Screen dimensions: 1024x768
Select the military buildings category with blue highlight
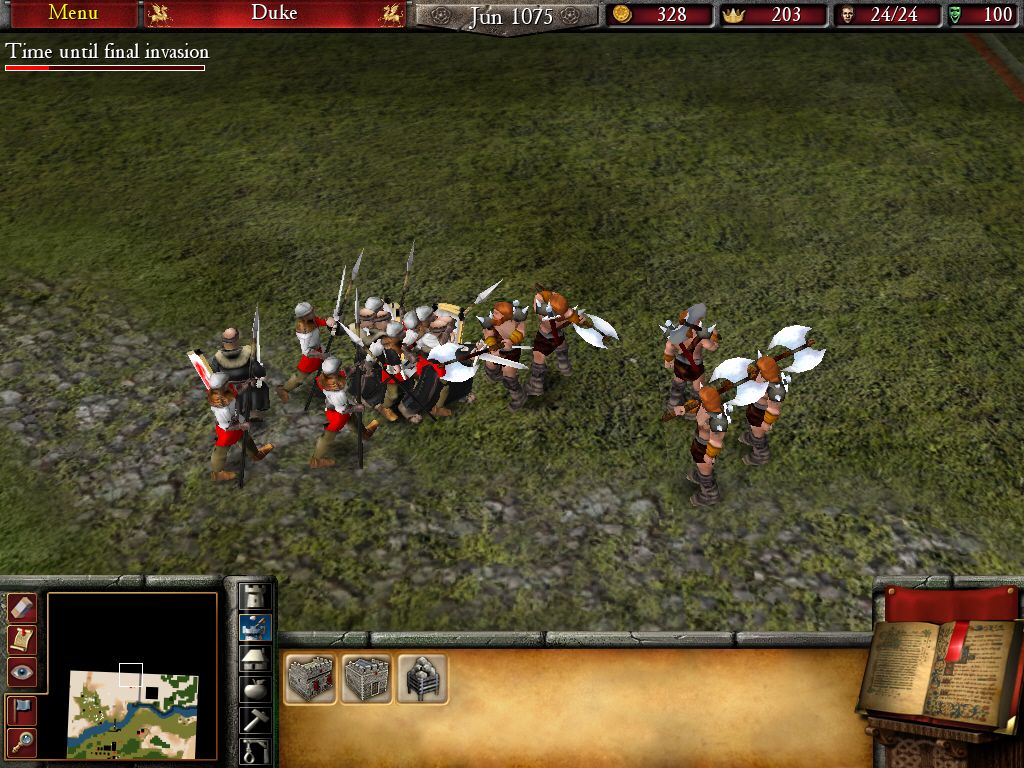click(x=255, y=627)
